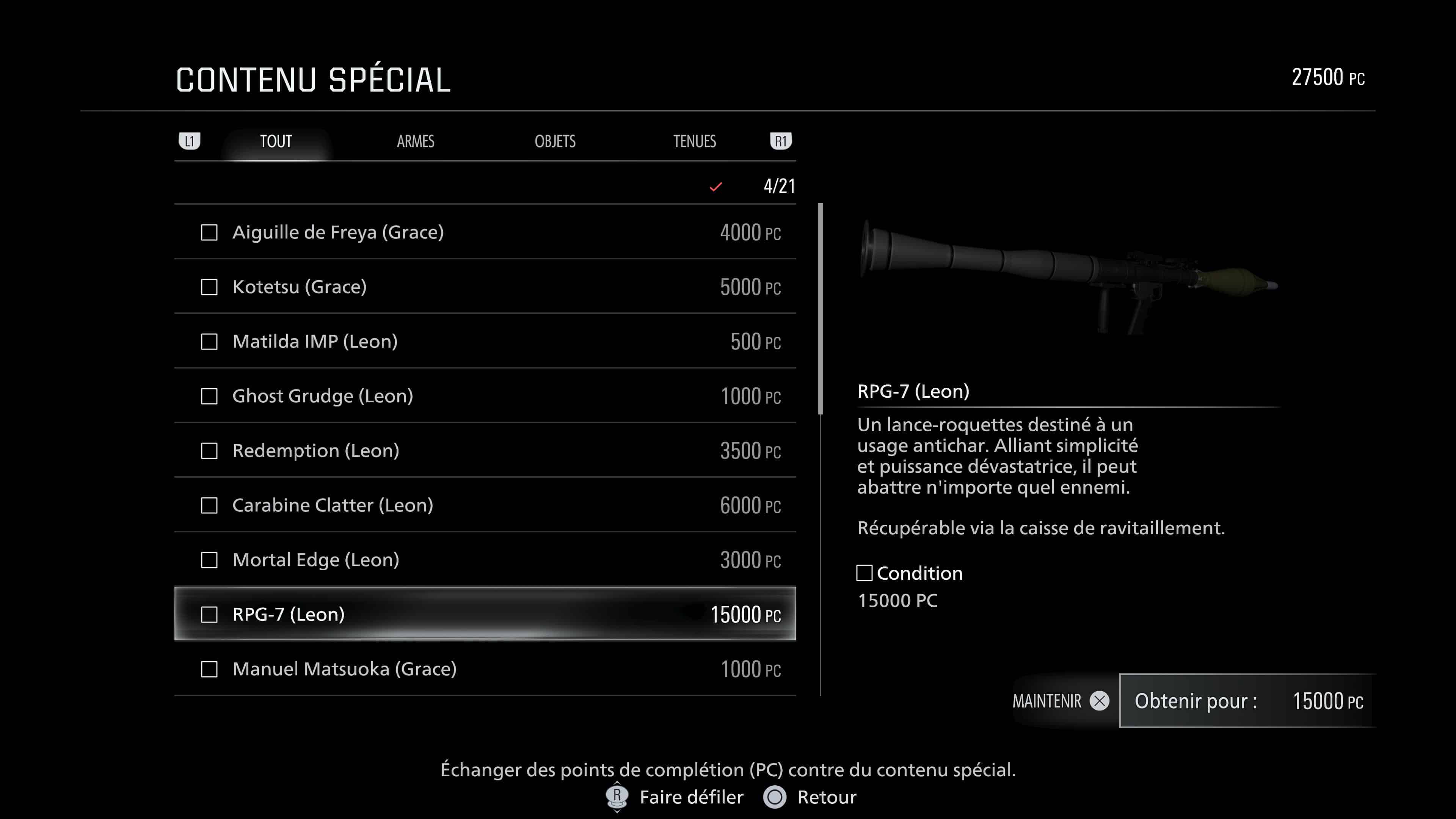Select the OBJETS tab

pos(556,141)
